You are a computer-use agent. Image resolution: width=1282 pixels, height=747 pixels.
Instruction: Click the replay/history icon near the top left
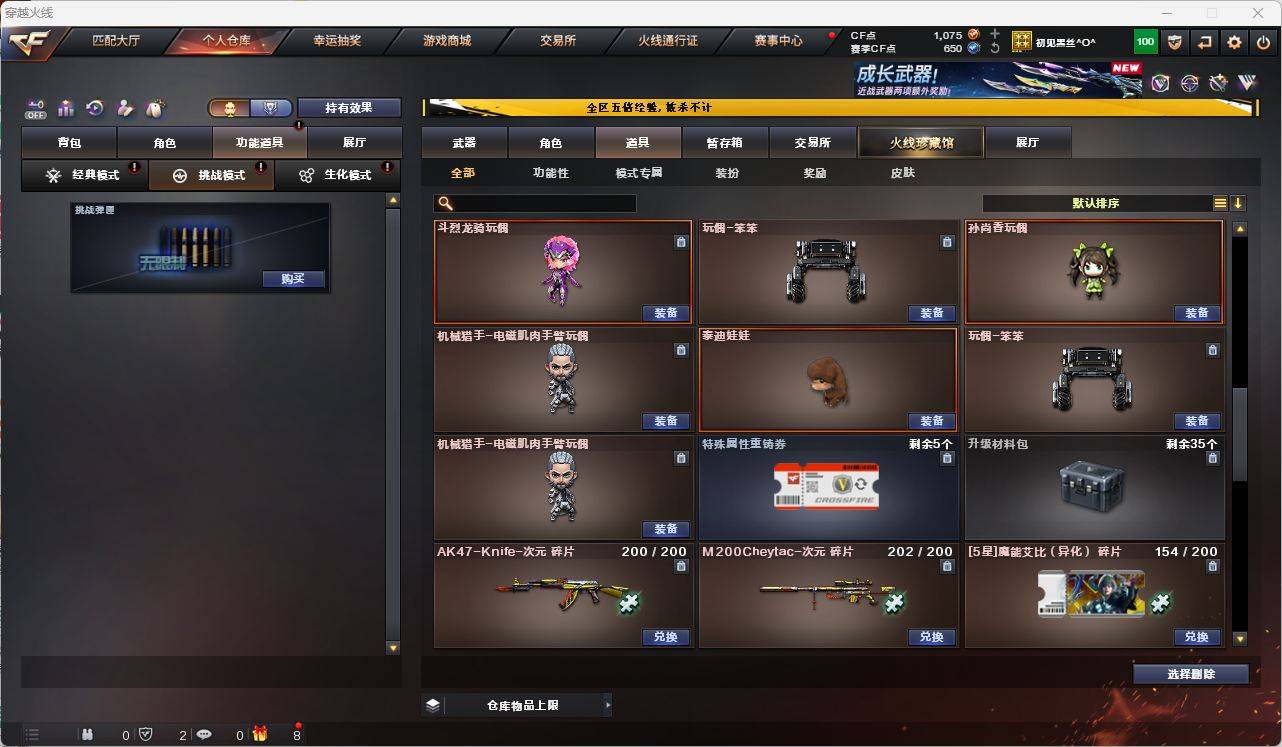[x=94, y=109]
